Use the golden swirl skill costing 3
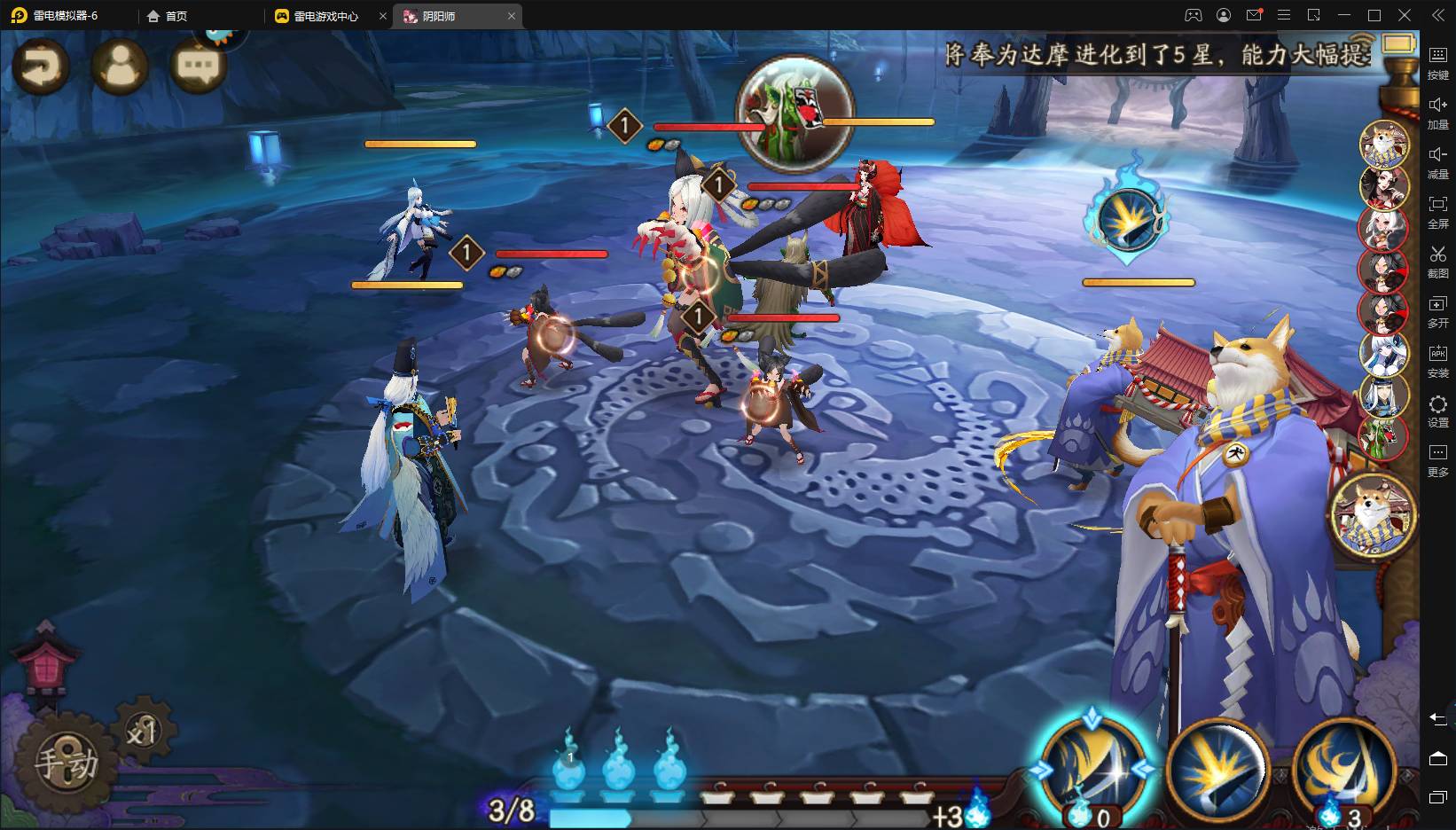This screenshot has height=830, width=1456. [x=1342, y=769]
